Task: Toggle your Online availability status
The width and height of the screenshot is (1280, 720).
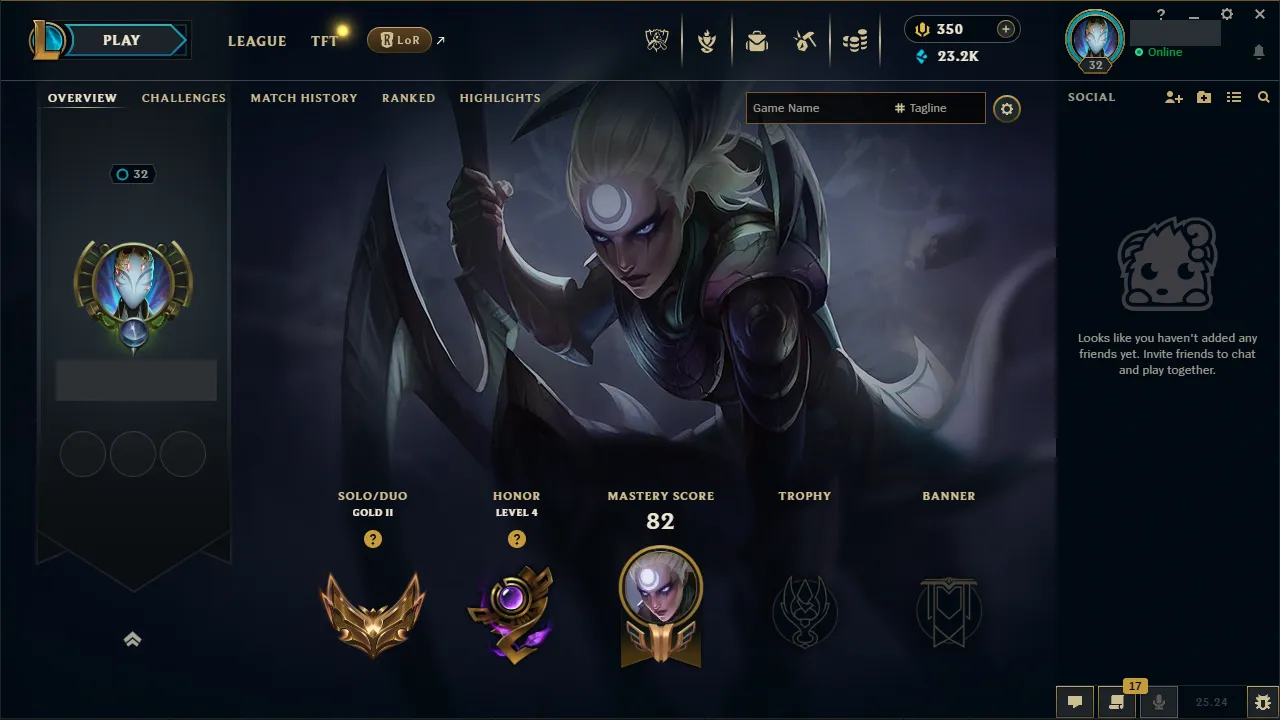Action: pos(1160,52)
